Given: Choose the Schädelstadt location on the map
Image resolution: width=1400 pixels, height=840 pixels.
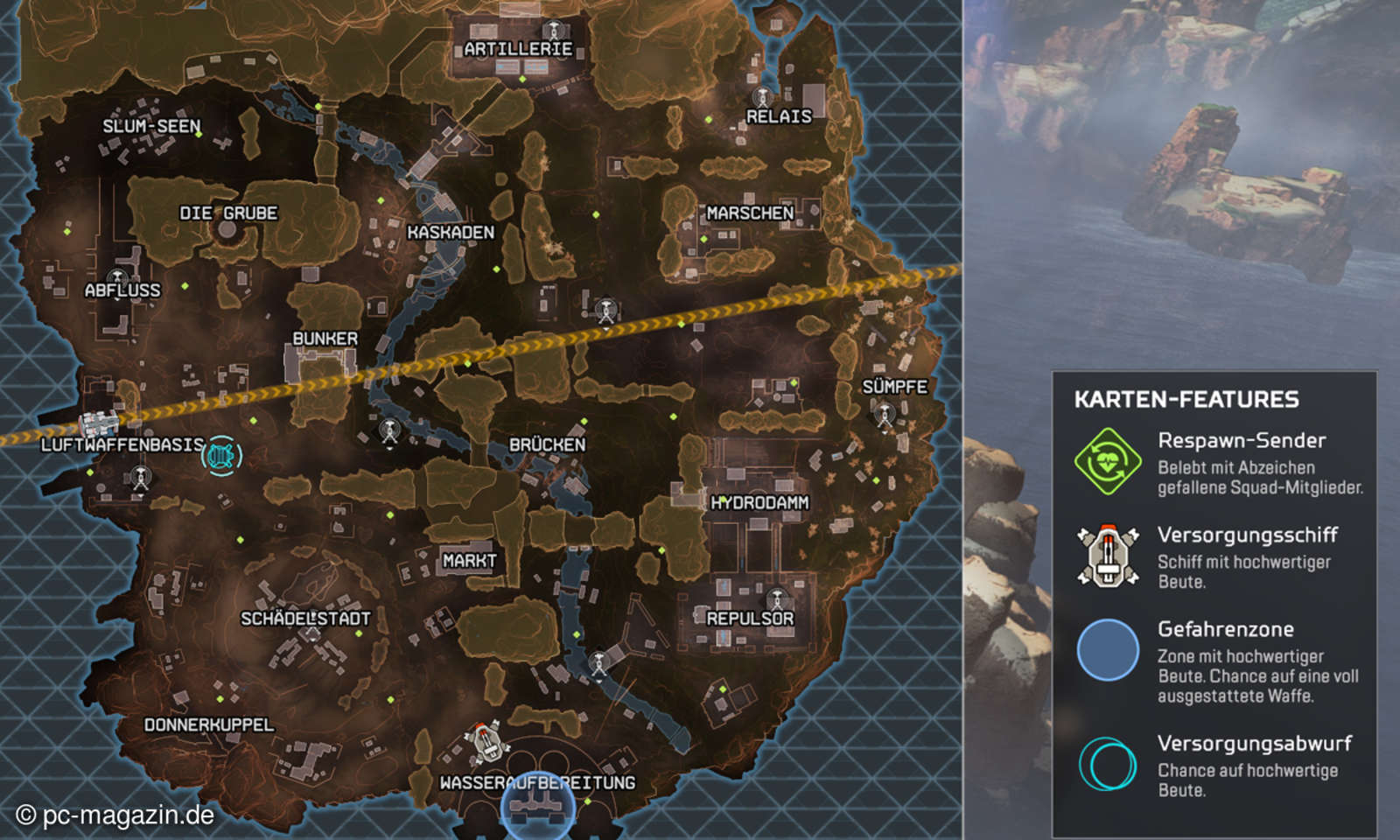Looking at the screenshot, I should pos(305,619).
